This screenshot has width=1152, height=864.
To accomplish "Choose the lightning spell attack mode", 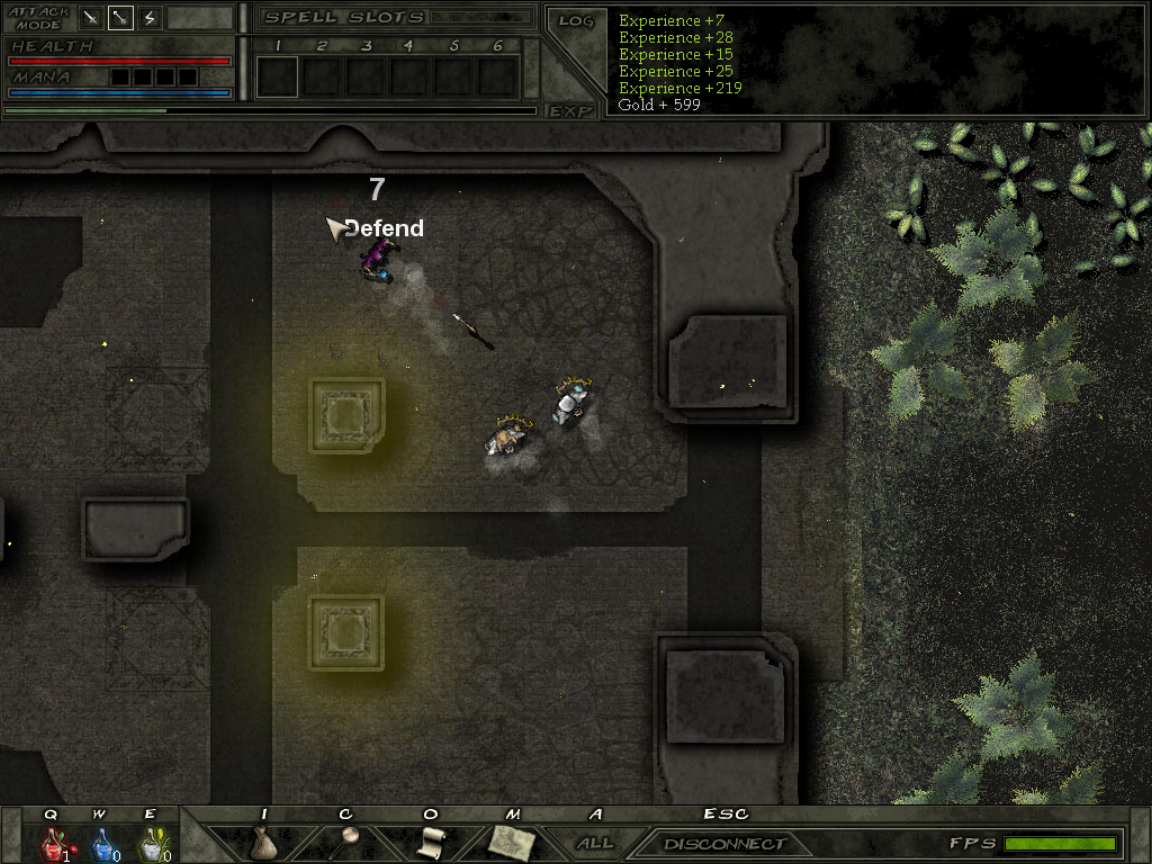I will tap(150, 17).
